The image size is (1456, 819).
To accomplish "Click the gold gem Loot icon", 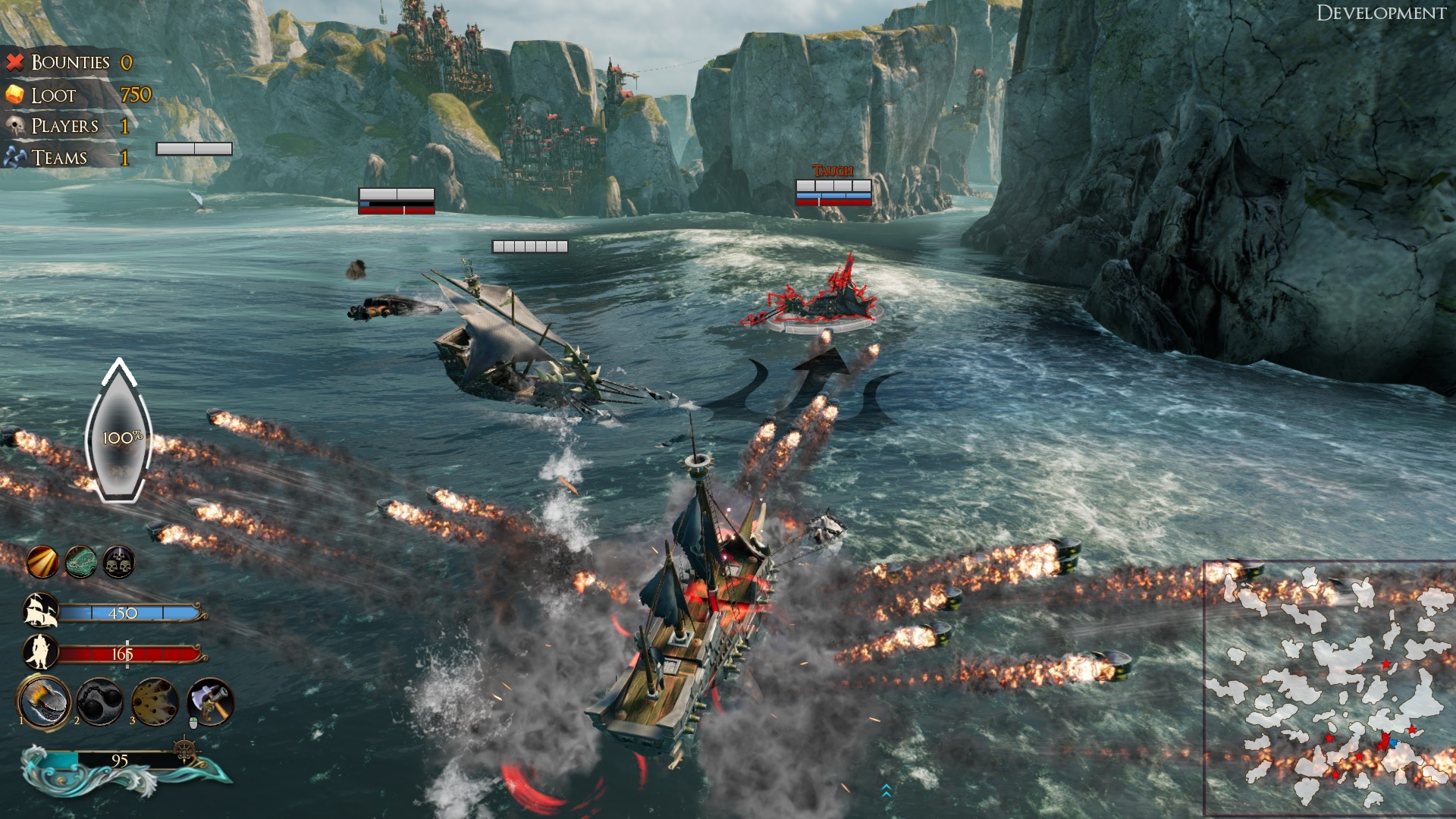I will click(x=16, y=94).
